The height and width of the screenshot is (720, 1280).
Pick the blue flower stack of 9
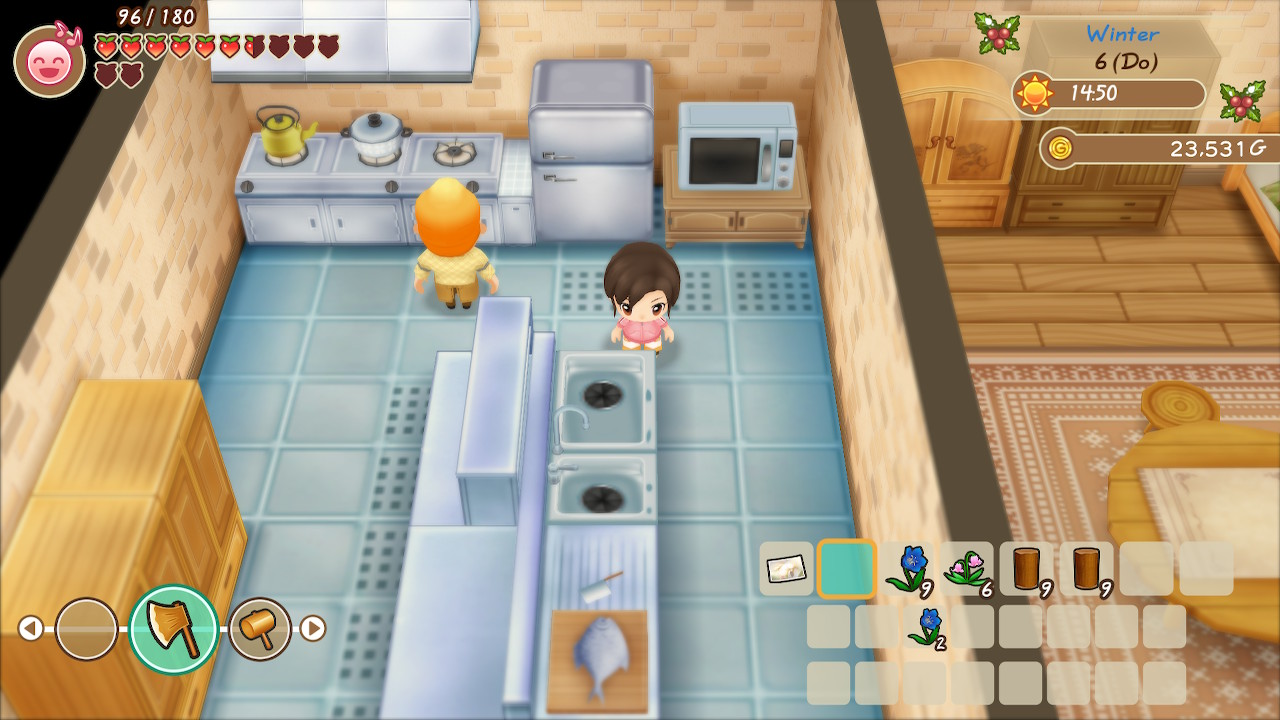pos(908,569)
